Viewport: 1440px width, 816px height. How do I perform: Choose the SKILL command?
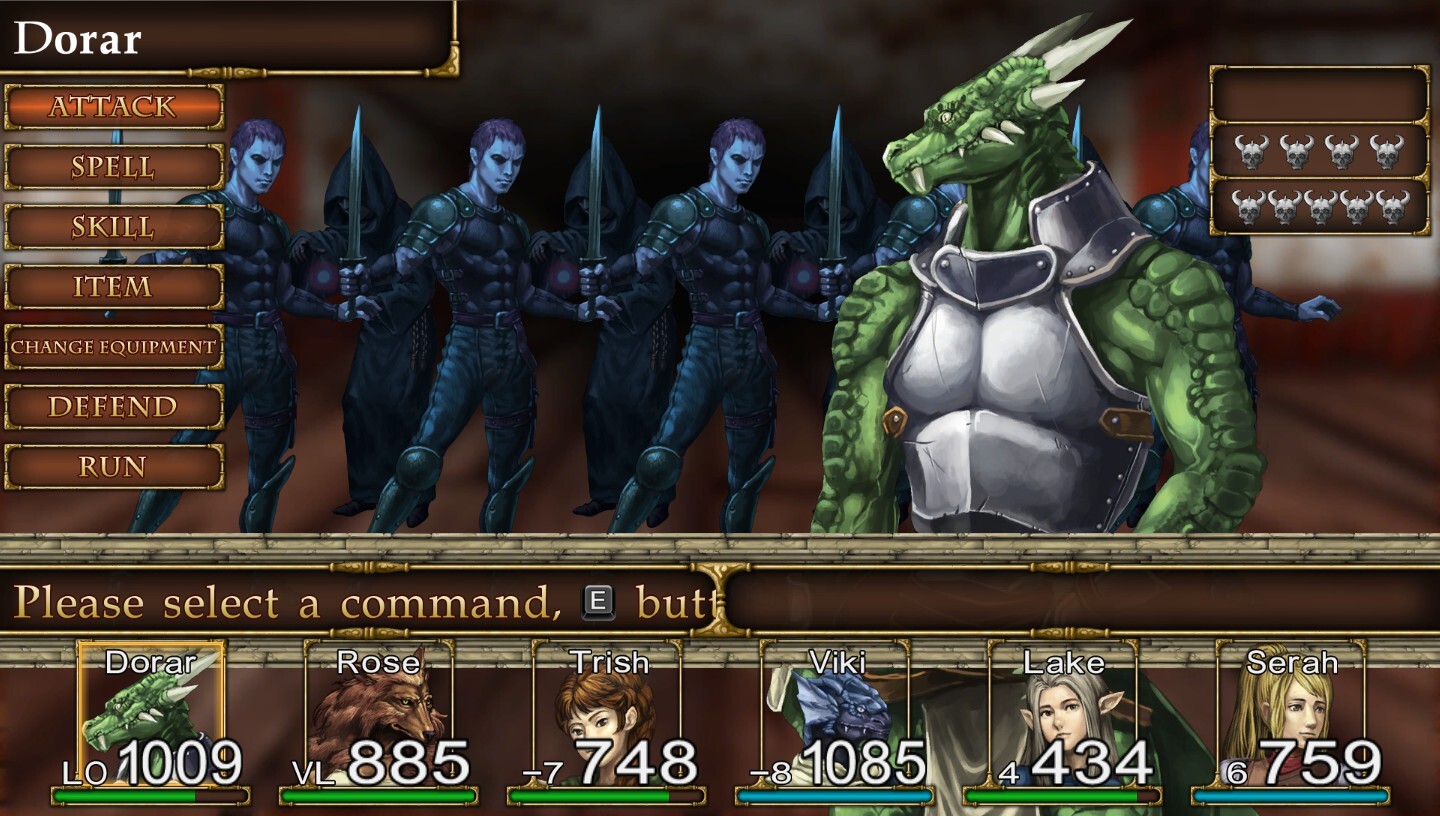[113, 226]
